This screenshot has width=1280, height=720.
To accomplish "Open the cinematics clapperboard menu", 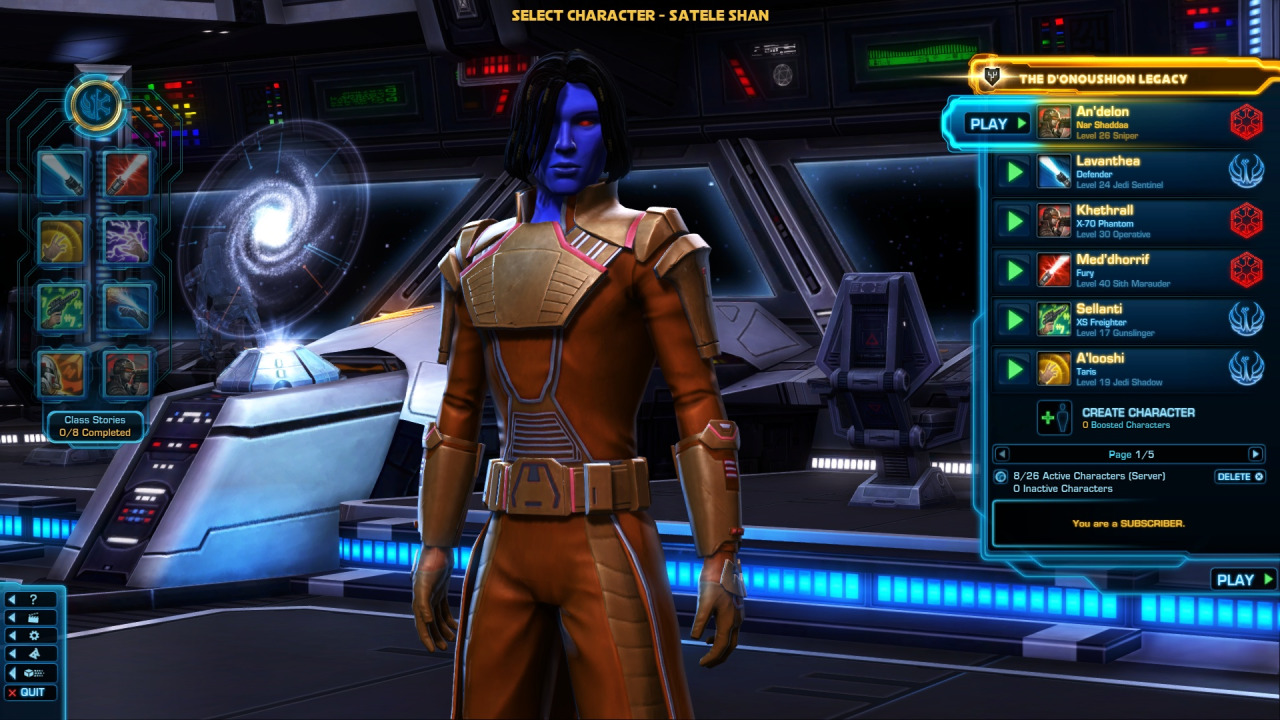I will coord(31,618).
